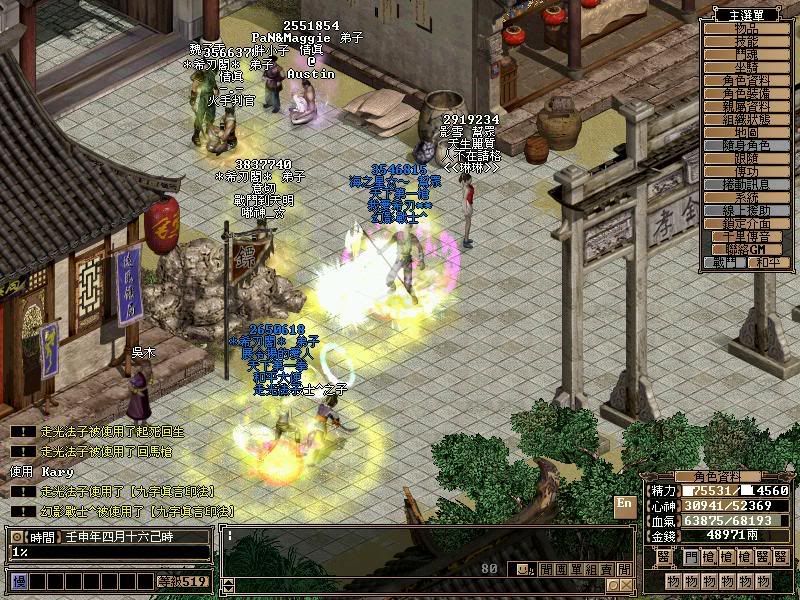The height and width of the screenshot is (600, 800).
Task: Choose 跟隨 (Follow) from the menu
Action: click(x=747, y=159)
